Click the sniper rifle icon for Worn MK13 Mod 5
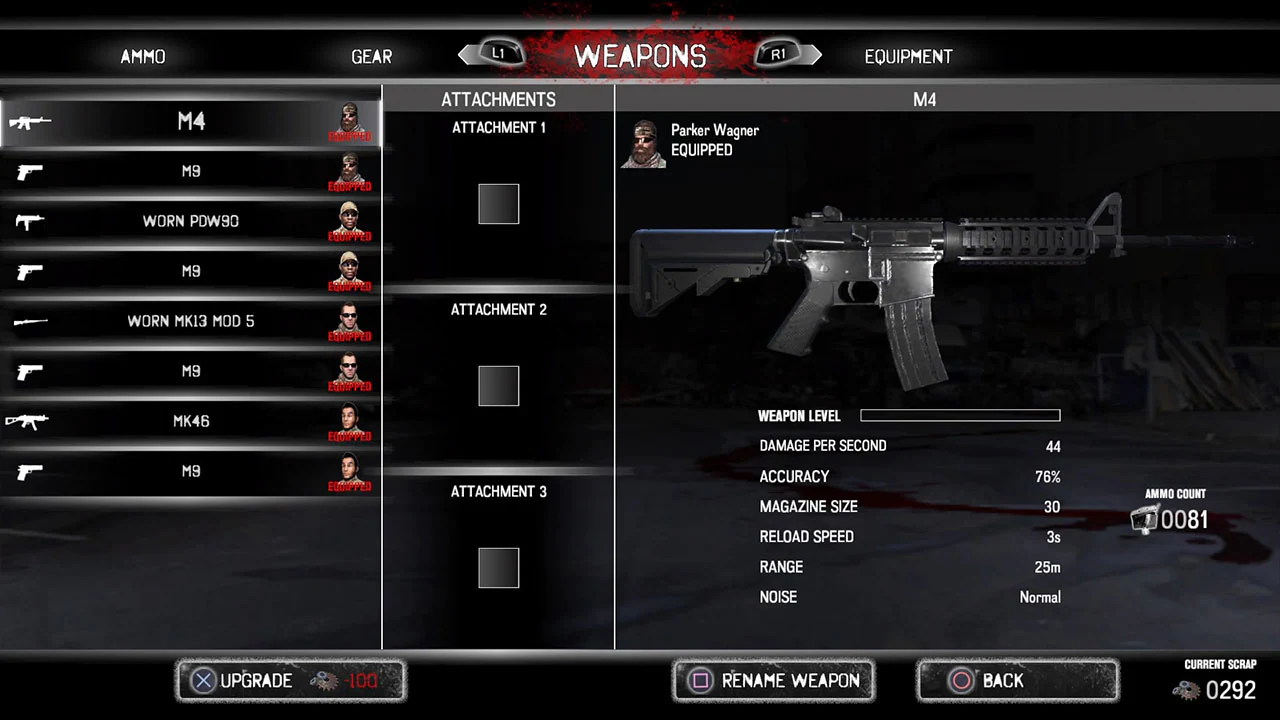Viewport: 1280px width, 720px height. point(30,320)
